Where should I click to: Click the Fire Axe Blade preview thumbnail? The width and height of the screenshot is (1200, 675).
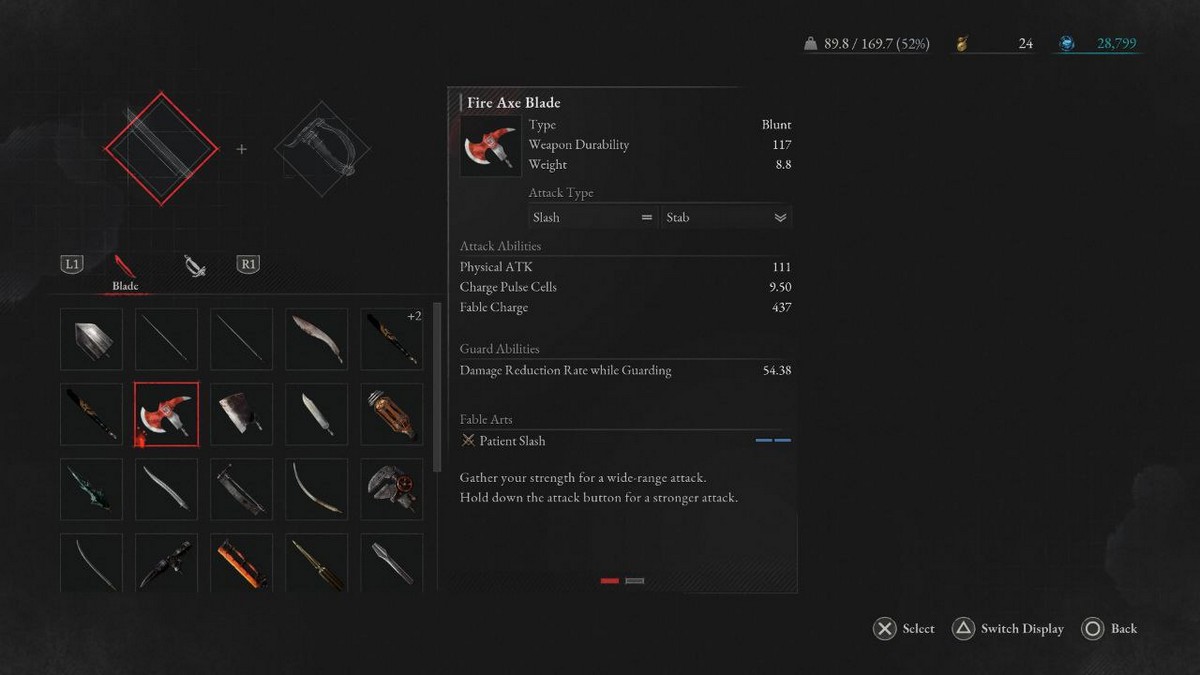490,146
